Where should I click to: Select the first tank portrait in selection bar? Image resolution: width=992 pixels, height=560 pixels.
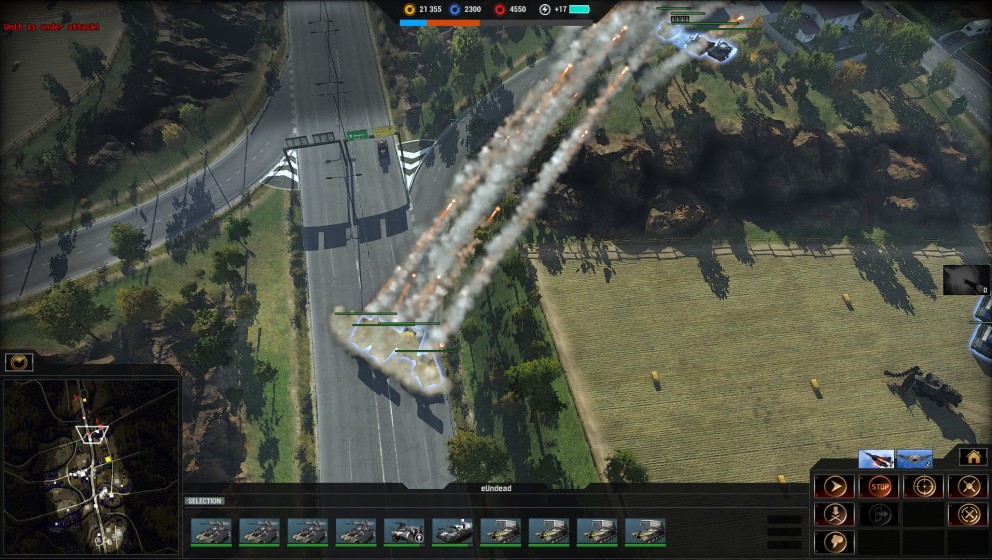(211, 531)
